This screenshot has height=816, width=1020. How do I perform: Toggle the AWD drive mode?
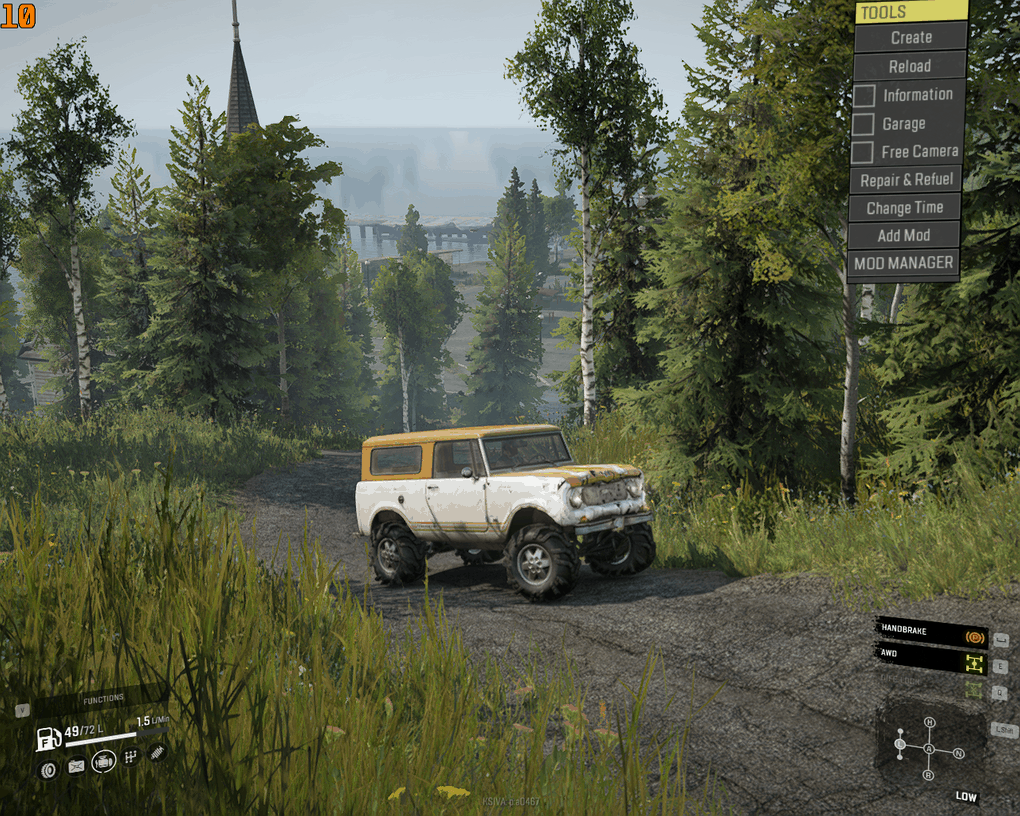coord(973,663)
